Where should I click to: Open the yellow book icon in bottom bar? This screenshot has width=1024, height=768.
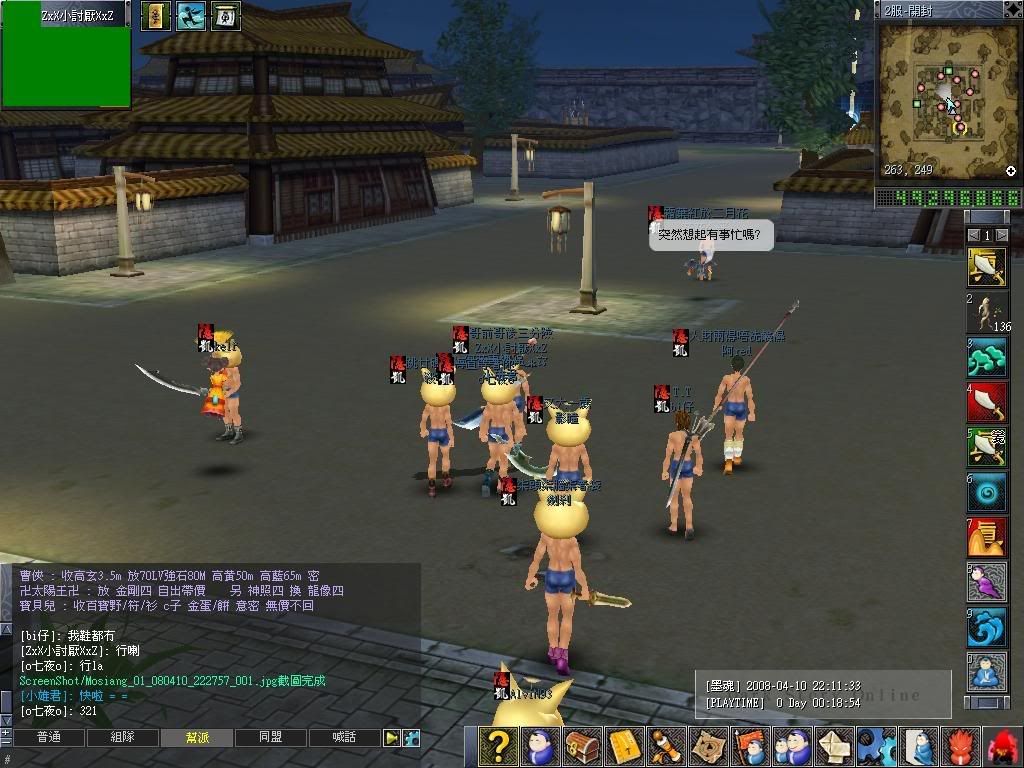pos(624,747)
